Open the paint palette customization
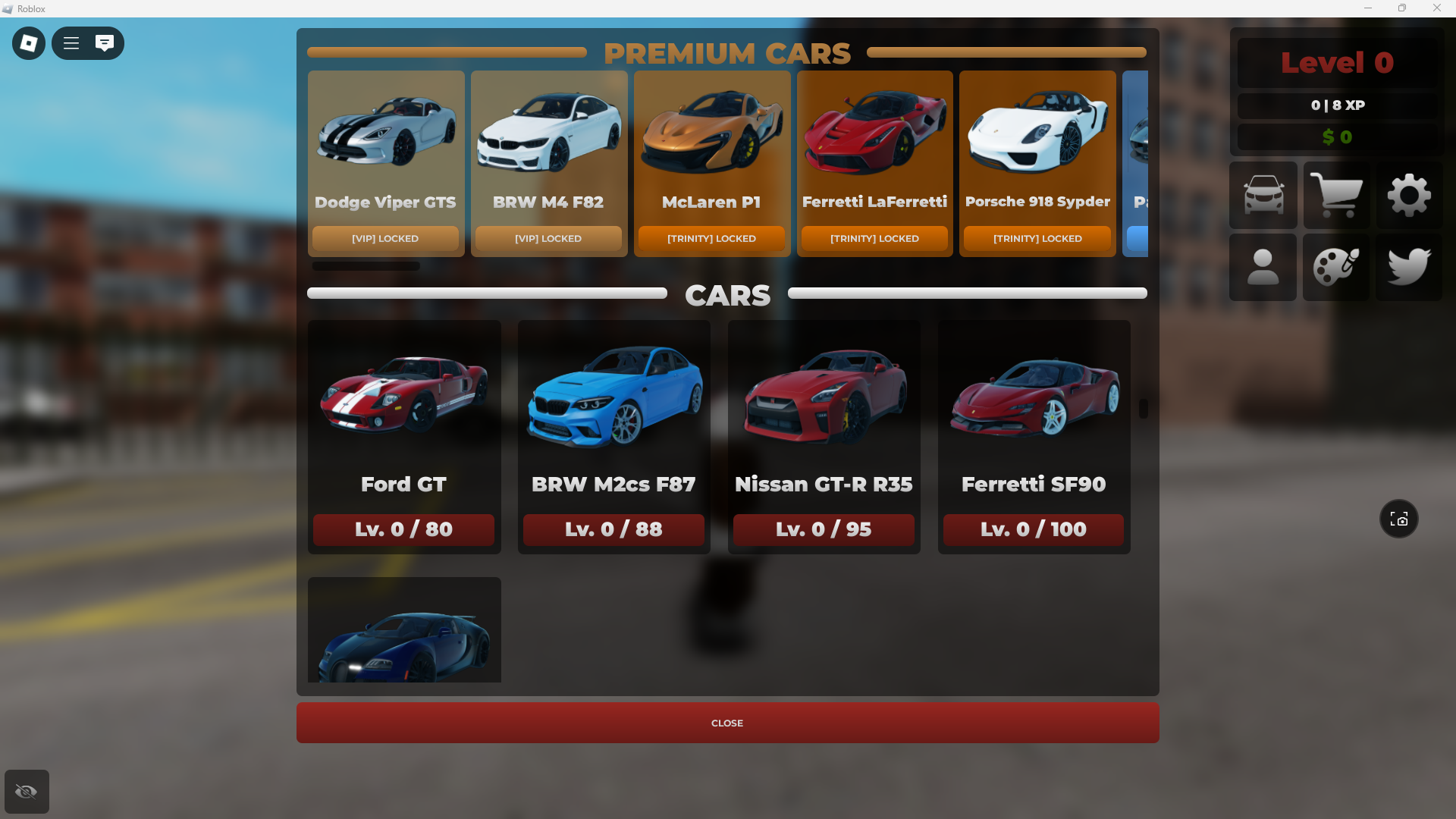This screenshot has width=1456, height=819. (x=1336, y=267)
